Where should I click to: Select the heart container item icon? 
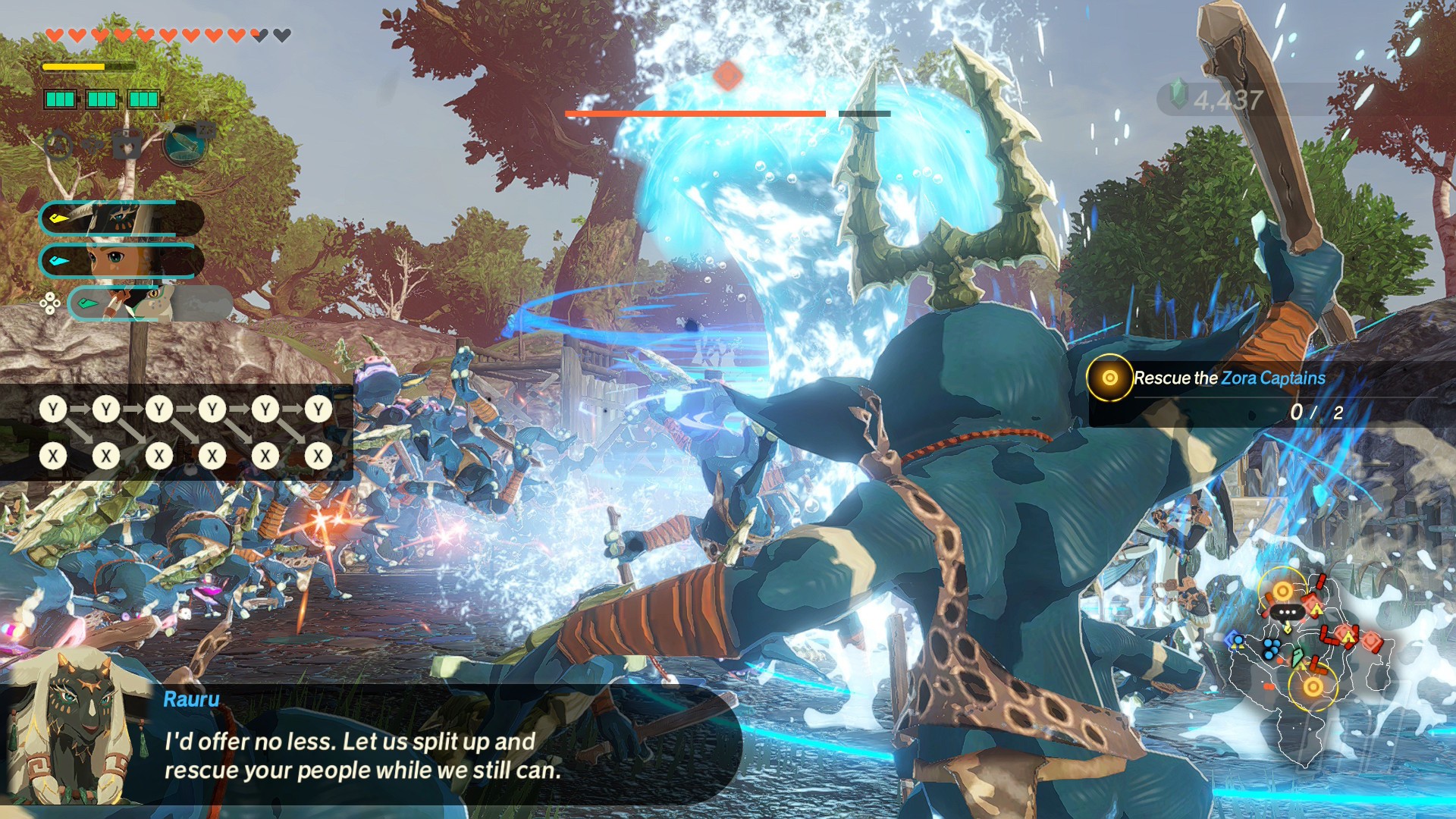pos(127,144)
